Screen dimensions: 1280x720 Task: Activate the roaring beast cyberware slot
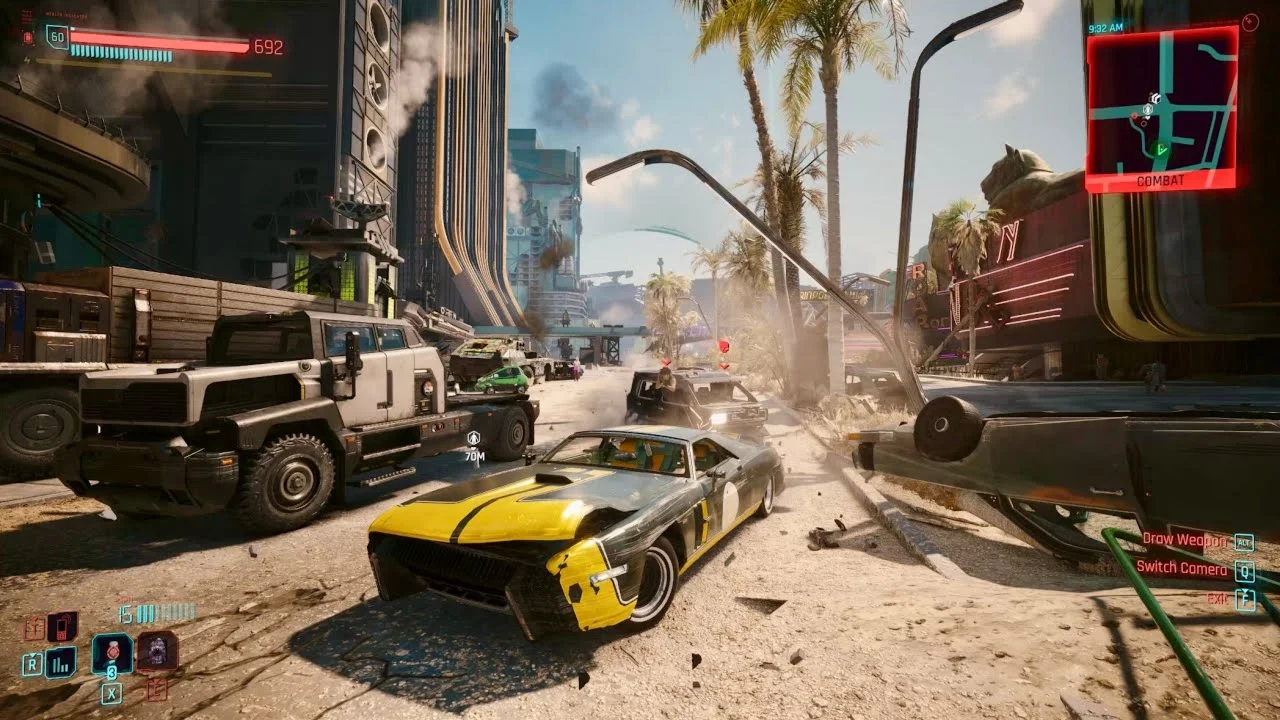pyautogui.click(x=157, y=651)
